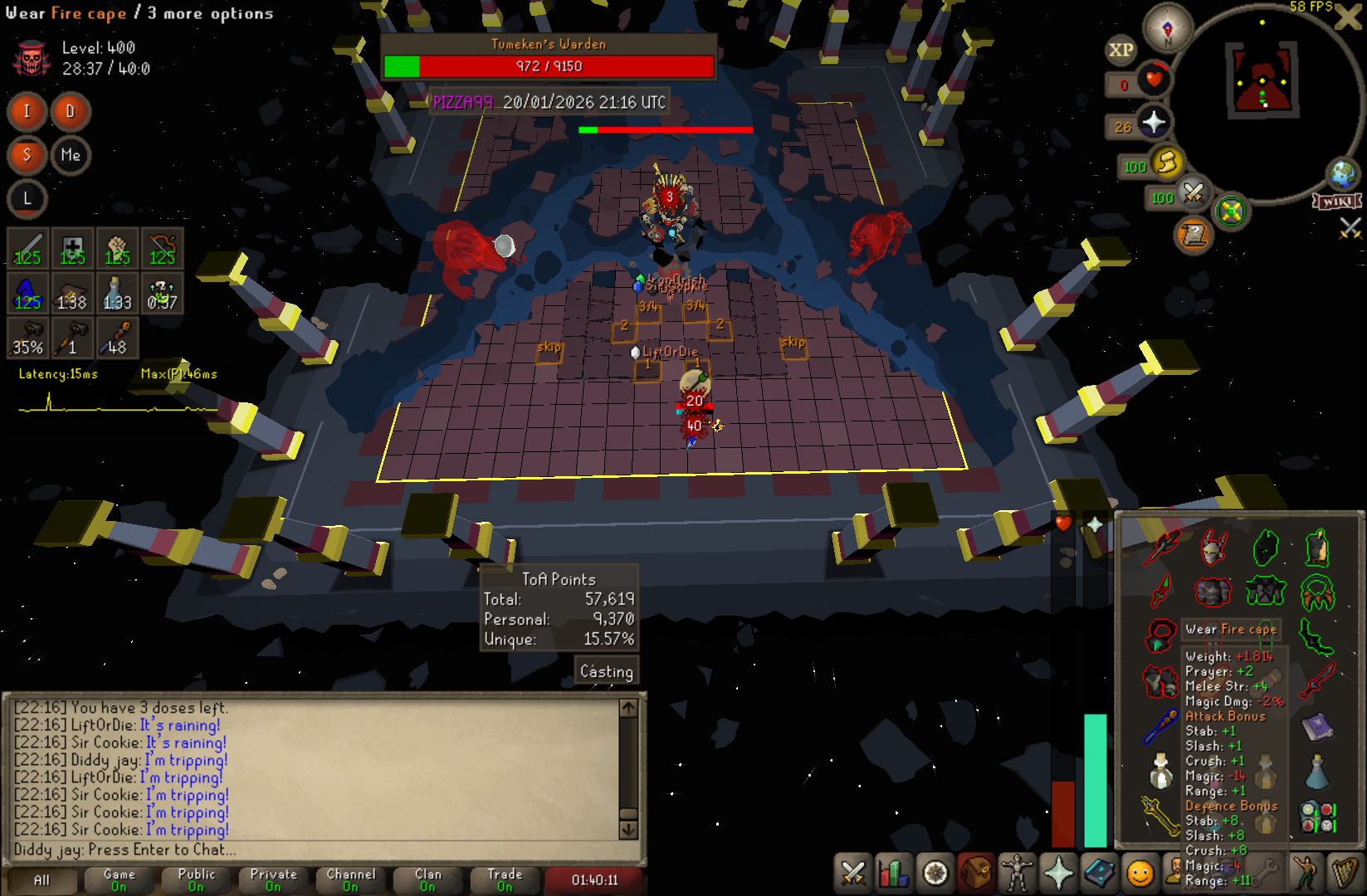This screenshot has height=896, width=1367.
Task: Toggle the XP drops orb
Action: [x=1120, y=50]
